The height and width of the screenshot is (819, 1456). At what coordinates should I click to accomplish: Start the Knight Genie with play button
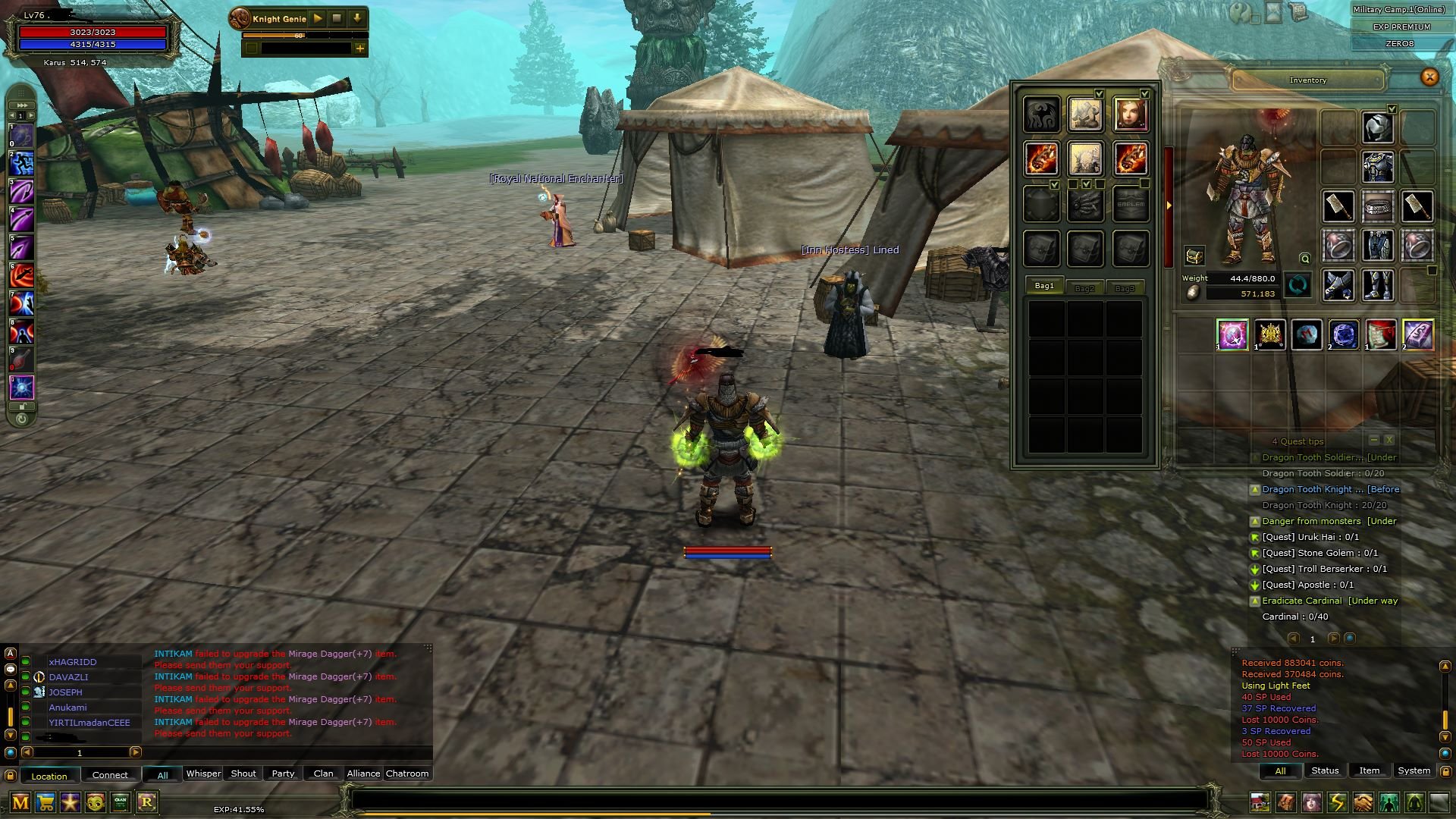click(x=318, y=18)
